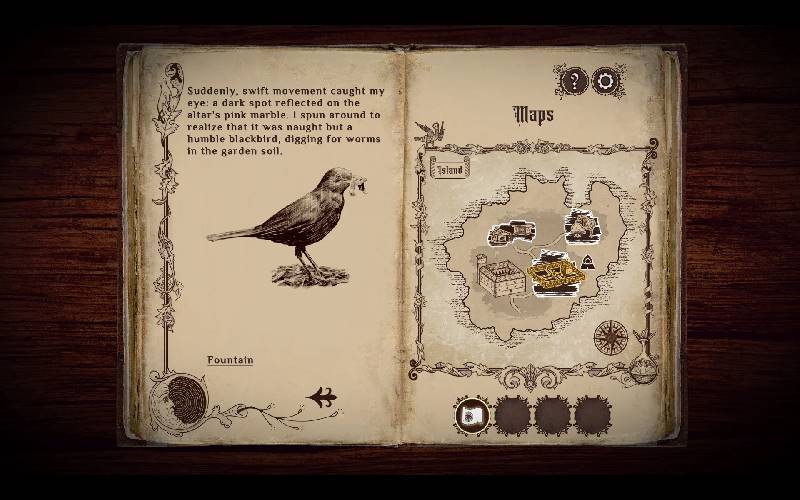
Task: Open help with the question mark button
Action: [x=573, y=81]
